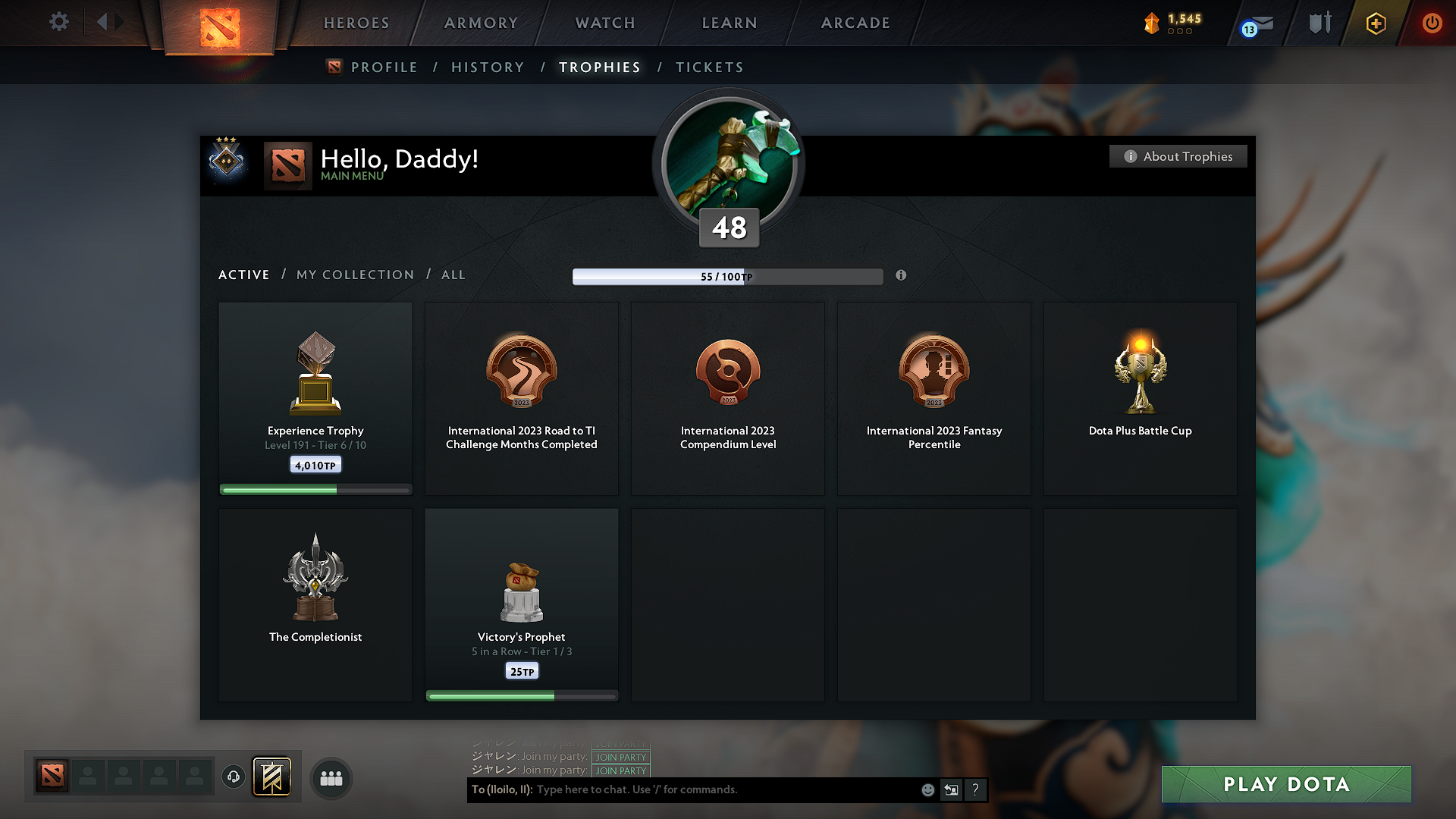Click the JOIN PARTY link
The width and height of the screenshot is (1456, 819).
[x=620, y=757]
